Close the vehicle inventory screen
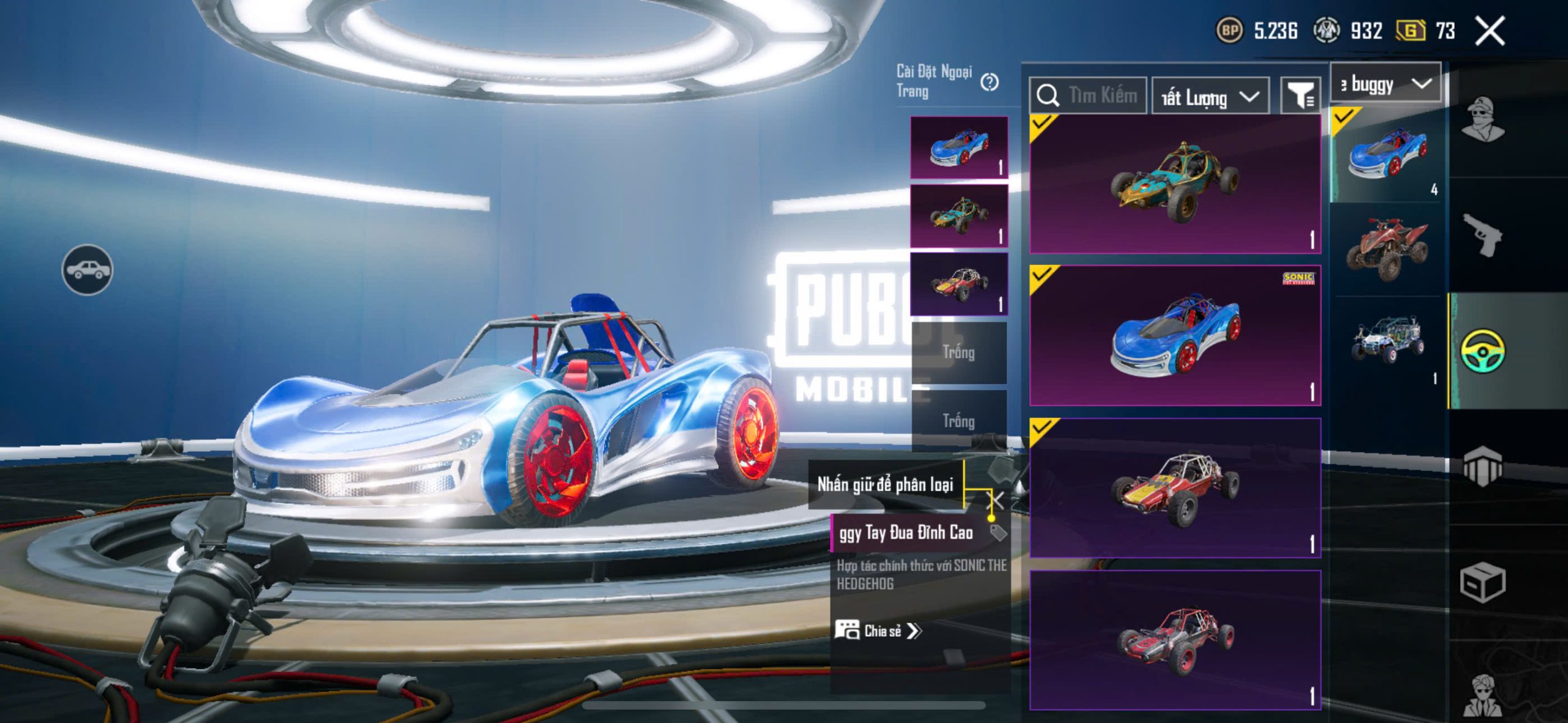Screen dimensions: 1568x723 pos(1490,31)
